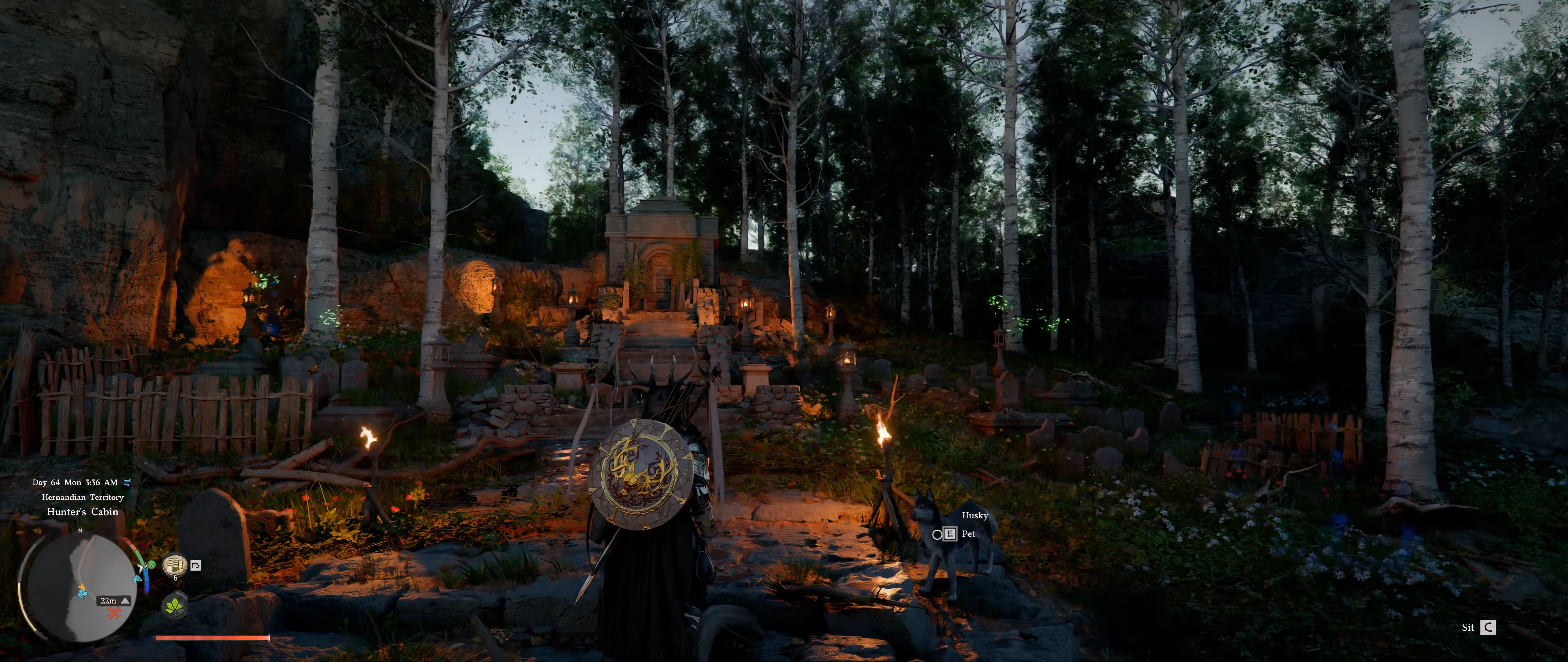This screenshot has height=662, width=1568.
Task: Click the Hernandian Territory label
Action: (83, 497)
